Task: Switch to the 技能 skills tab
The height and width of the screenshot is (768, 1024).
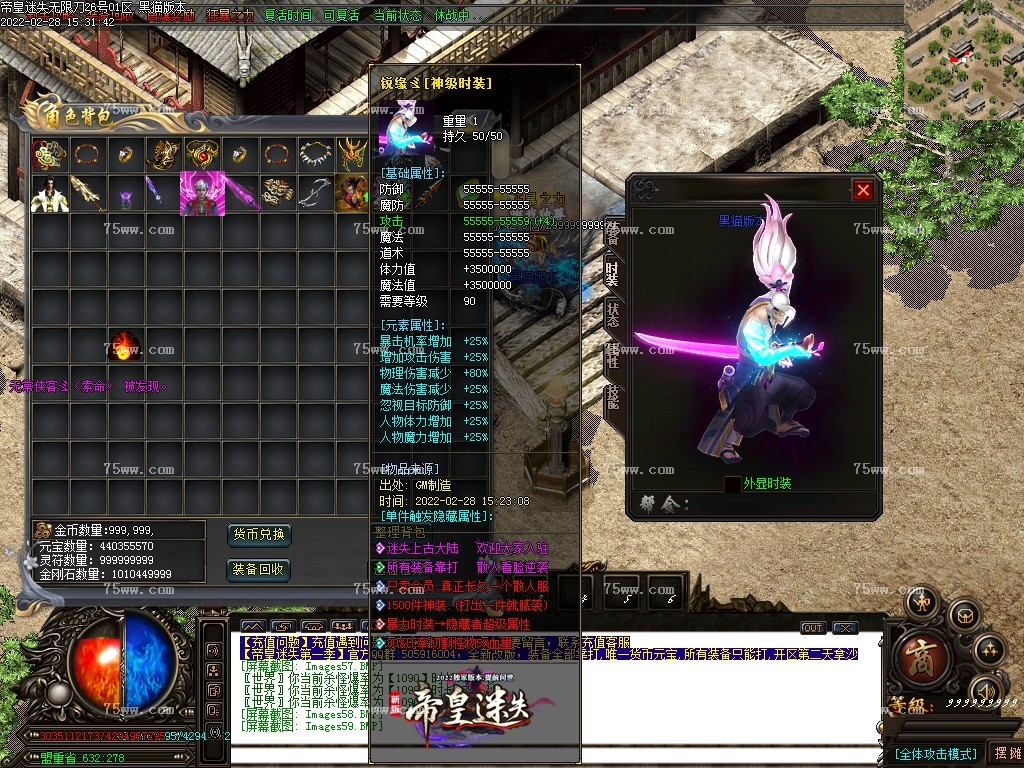Action: click(612, 396)
